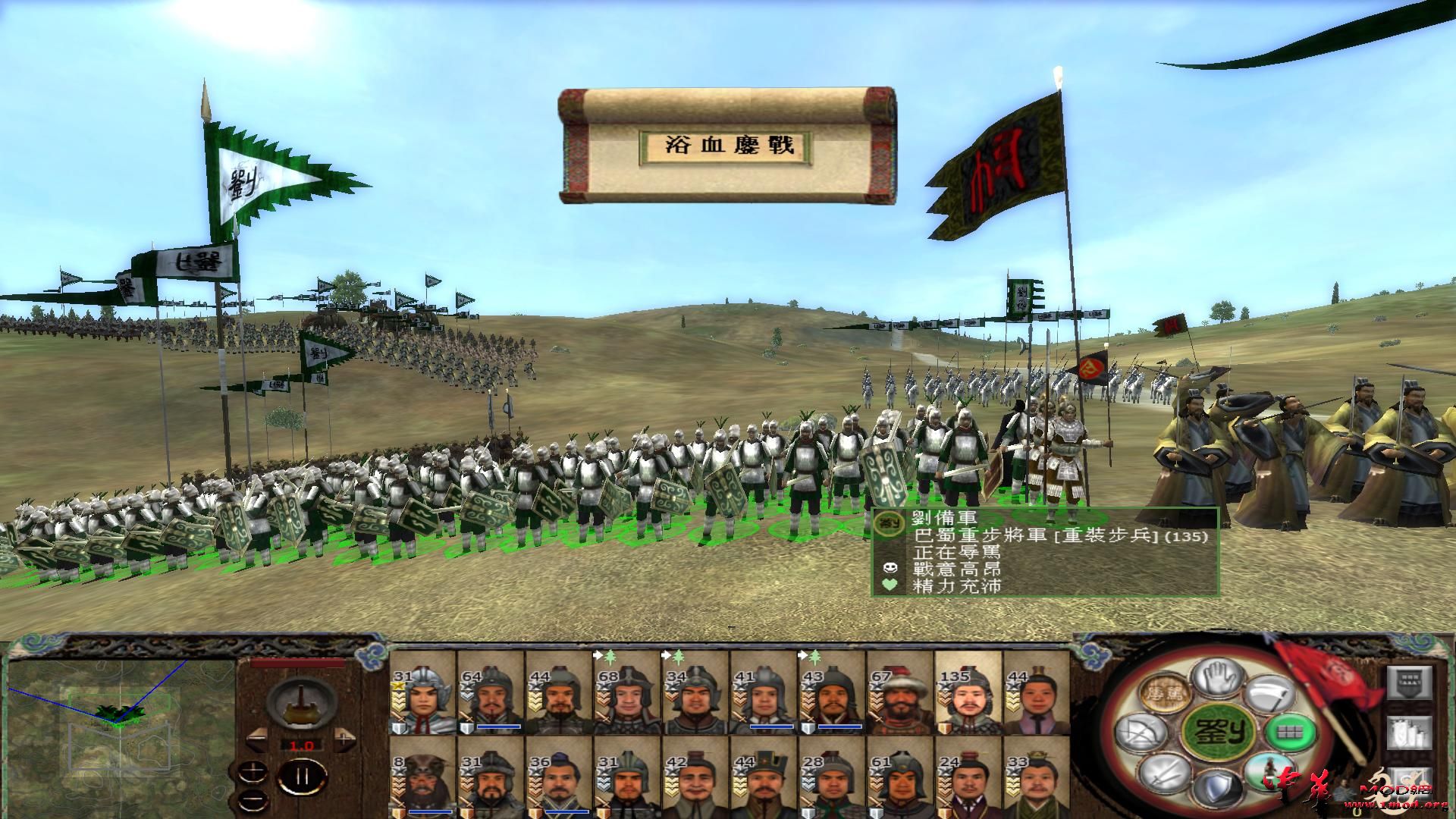Screen dimensions: 1456x819
Task: Open the unit banner panel button beside radial menu
Action: point(1410,682)
